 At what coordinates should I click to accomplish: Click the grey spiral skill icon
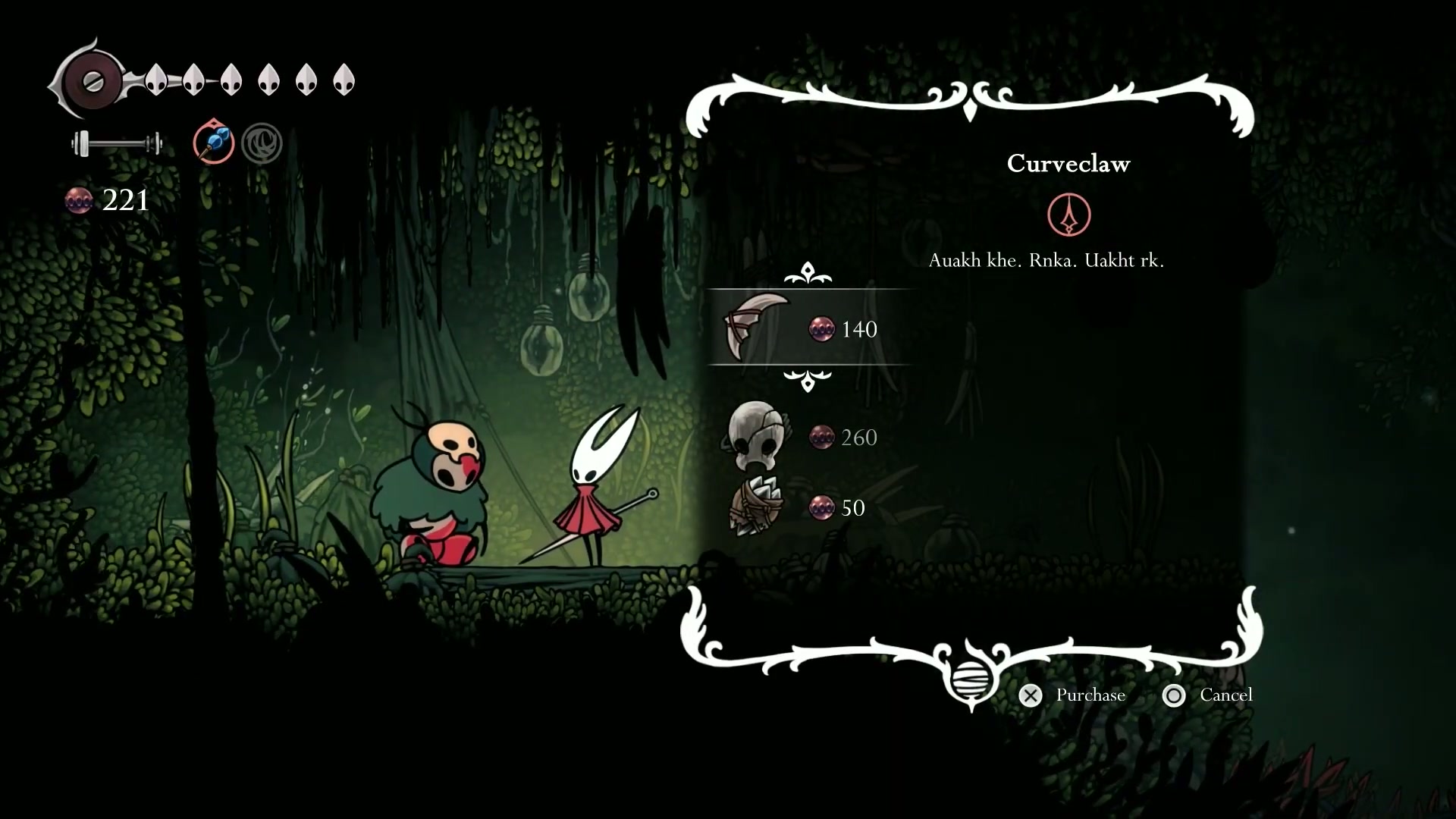[x=262, y=143]
